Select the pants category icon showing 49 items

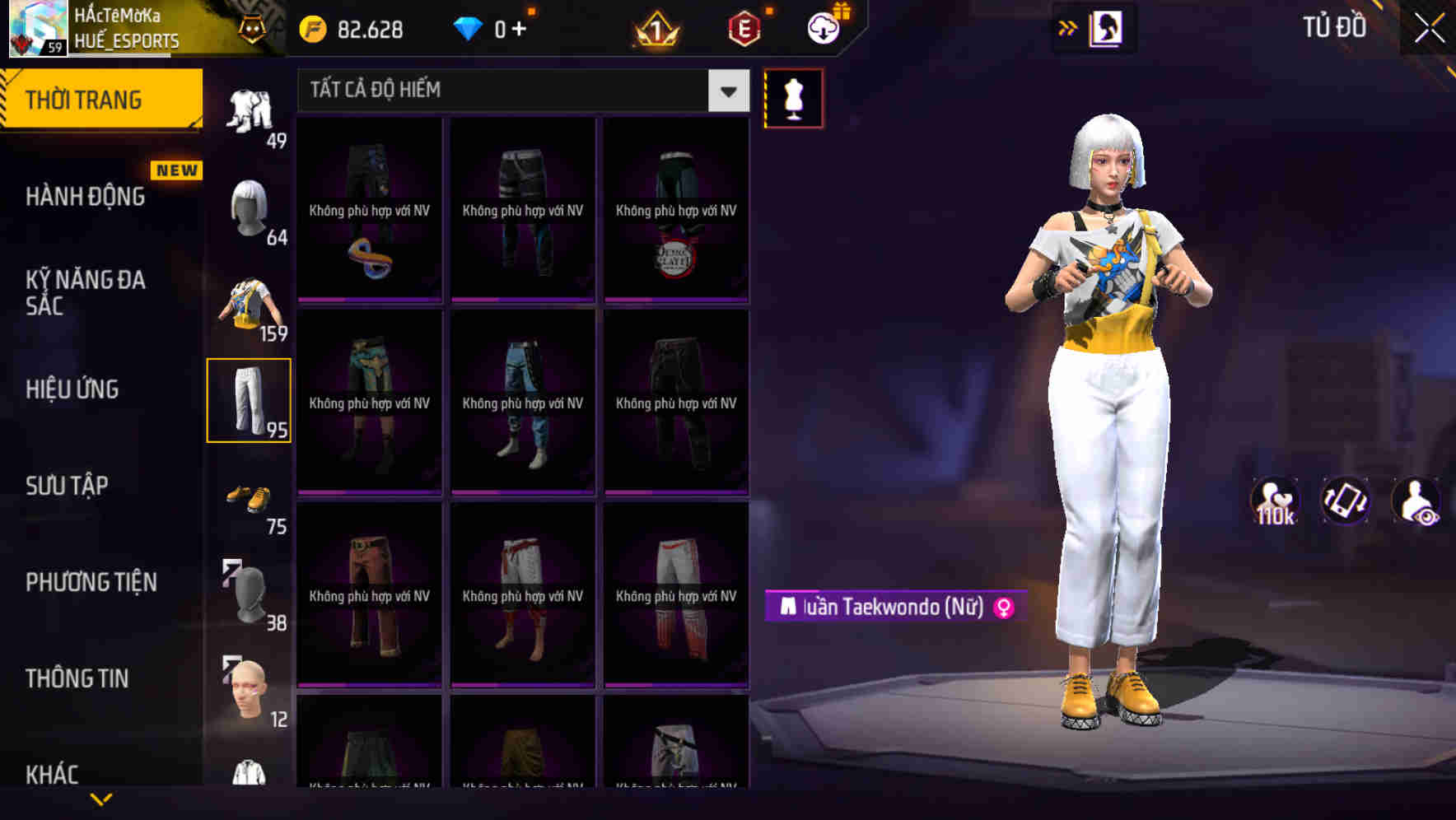(x=250, y=111)
